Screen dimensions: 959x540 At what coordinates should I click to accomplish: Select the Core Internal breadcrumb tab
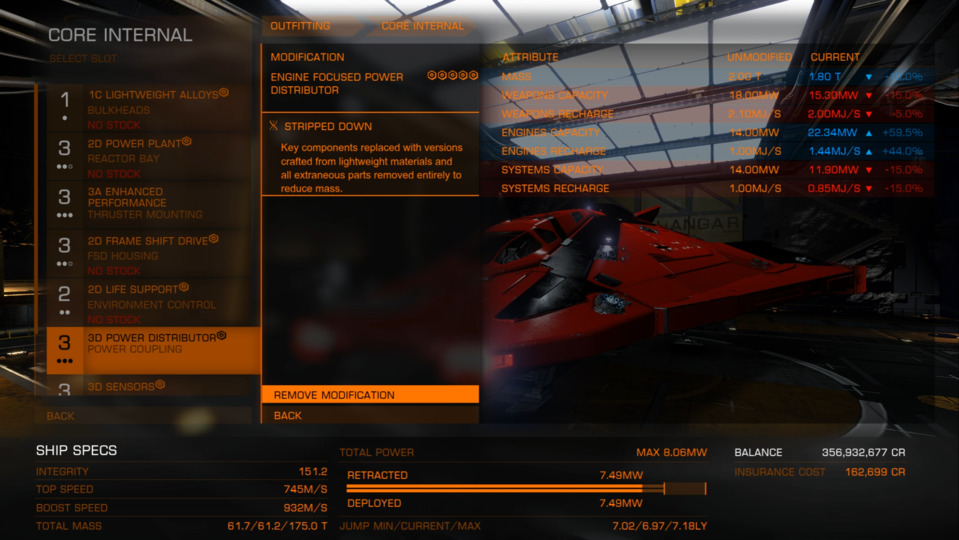pyautogui.click(x=422, y=26)
